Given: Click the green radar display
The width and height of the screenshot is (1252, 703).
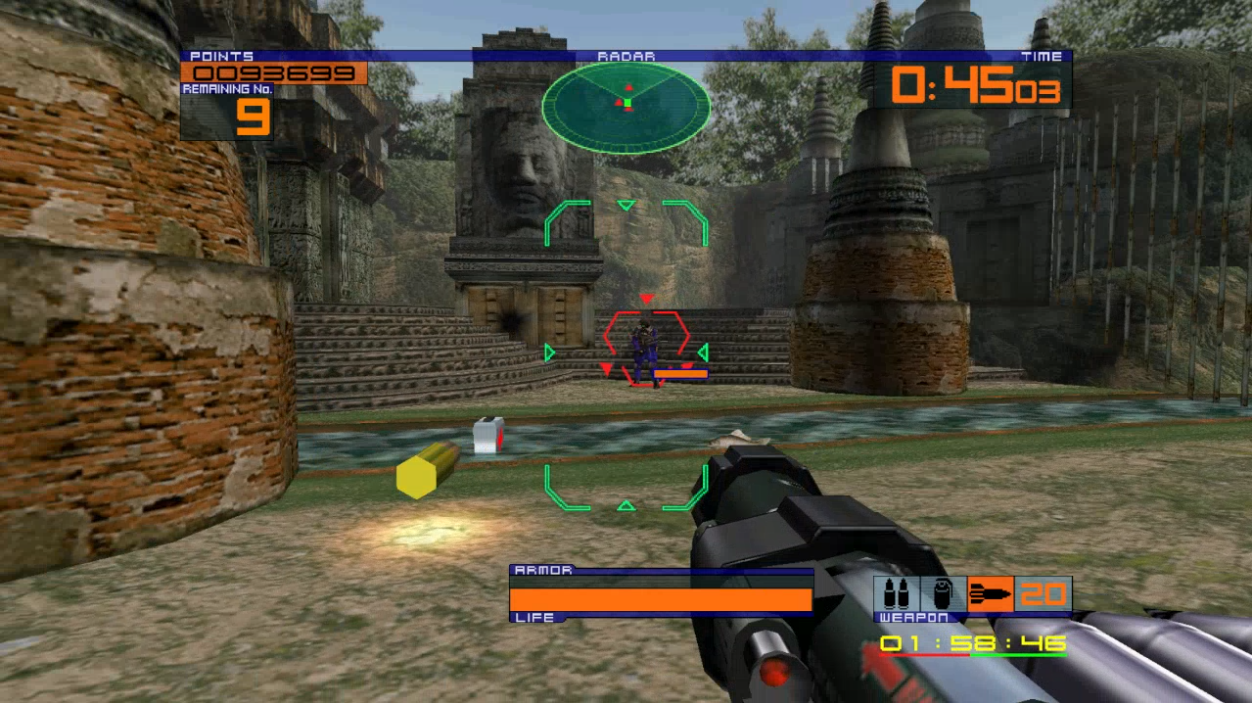Looking at the screenshot, I should 626,106.
